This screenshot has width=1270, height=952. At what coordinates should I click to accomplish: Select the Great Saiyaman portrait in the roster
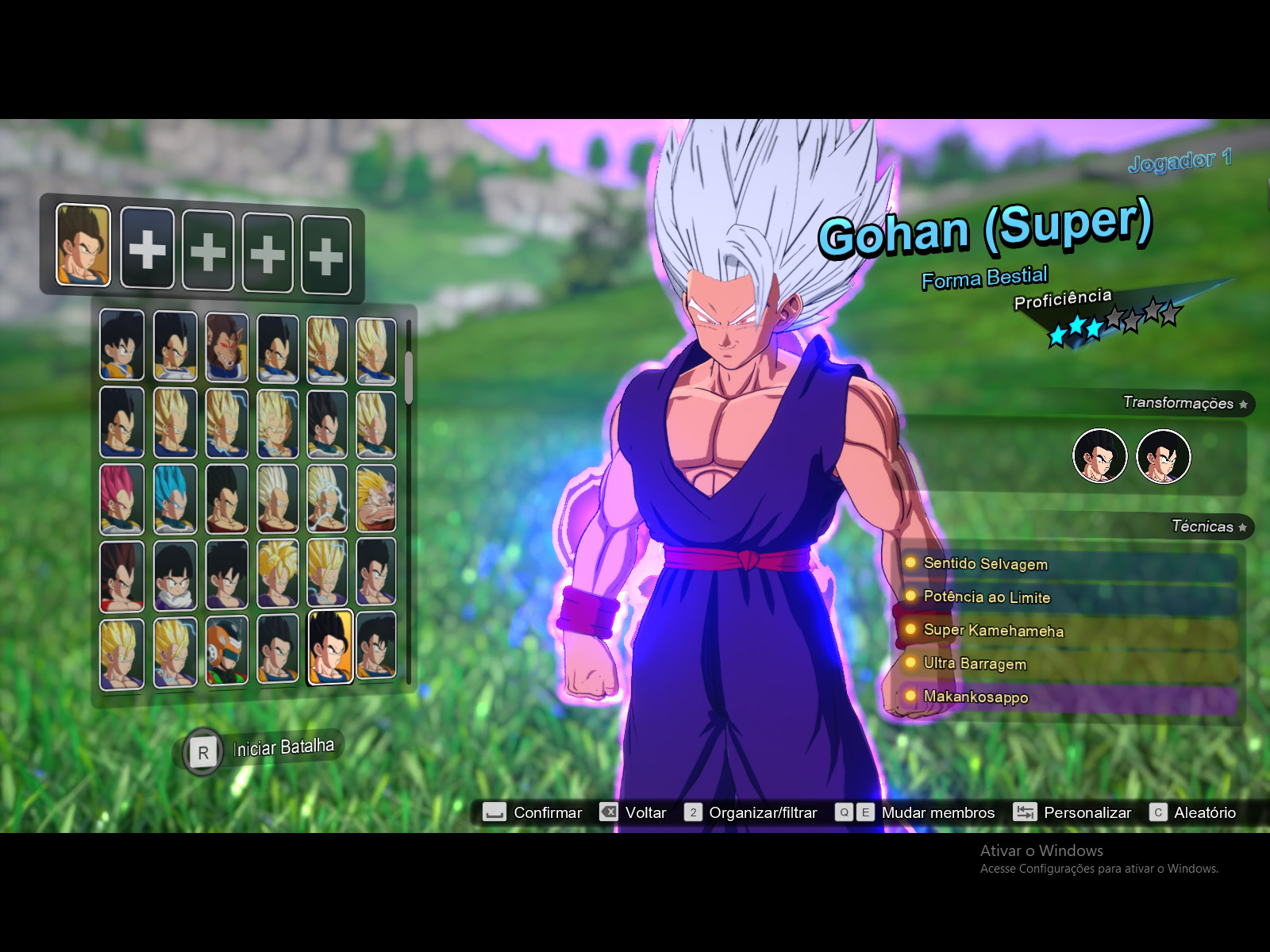click(228, 651)
